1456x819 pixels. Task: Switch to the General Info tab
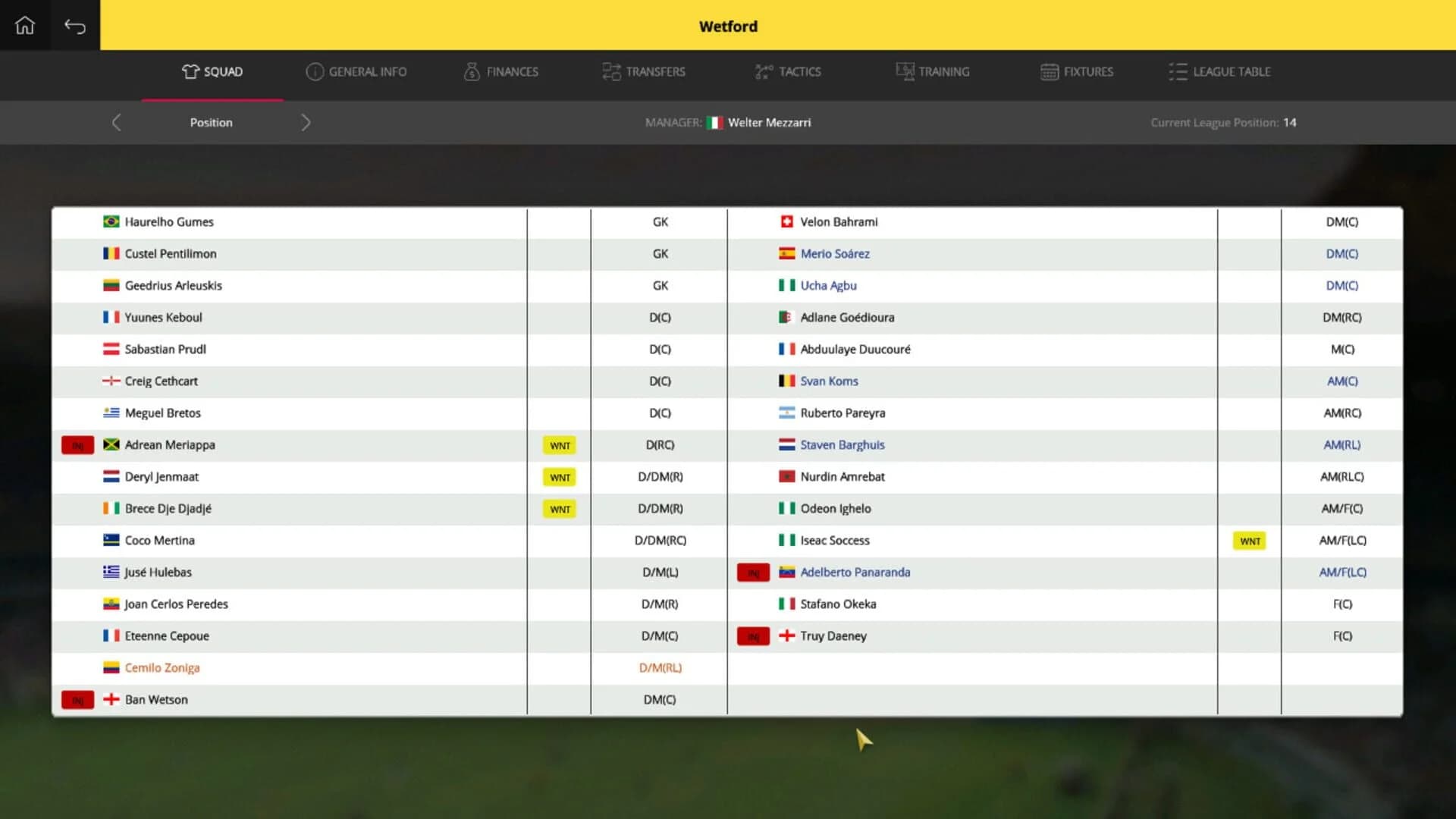click(x=356, y=71)
